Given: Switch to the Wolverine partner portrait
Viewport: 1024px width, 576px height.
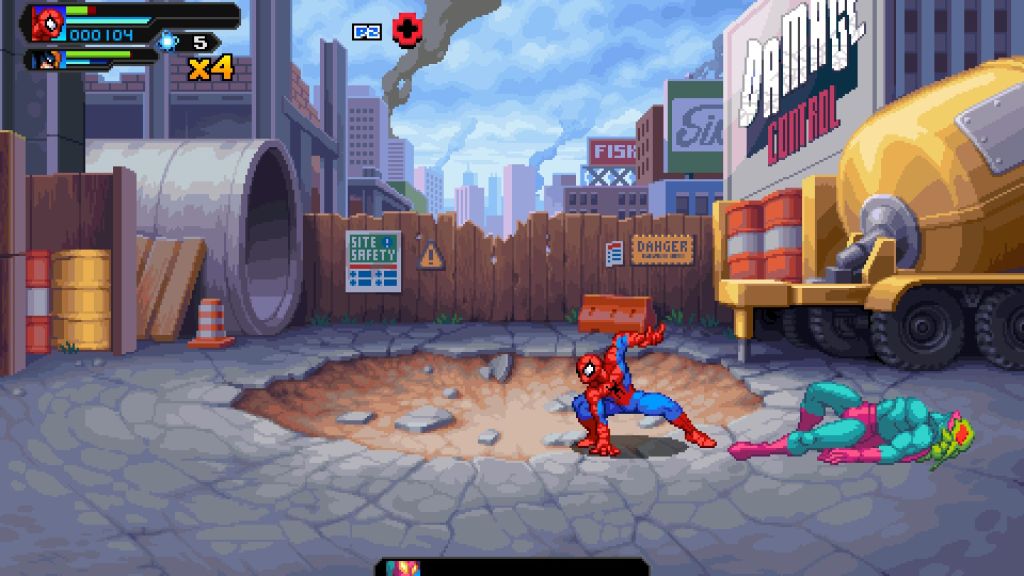Looking at the screenshot, I should click(49, 60).
